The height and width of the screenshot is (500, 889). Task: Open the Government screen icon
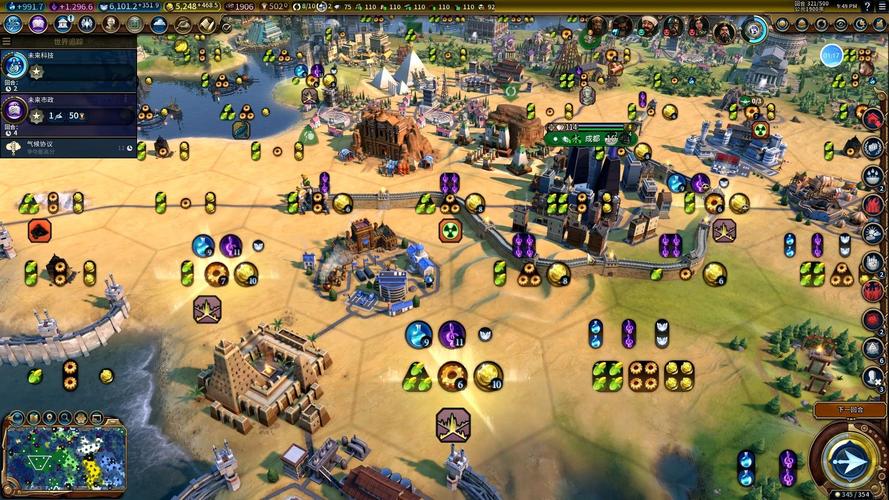(61, 24)
